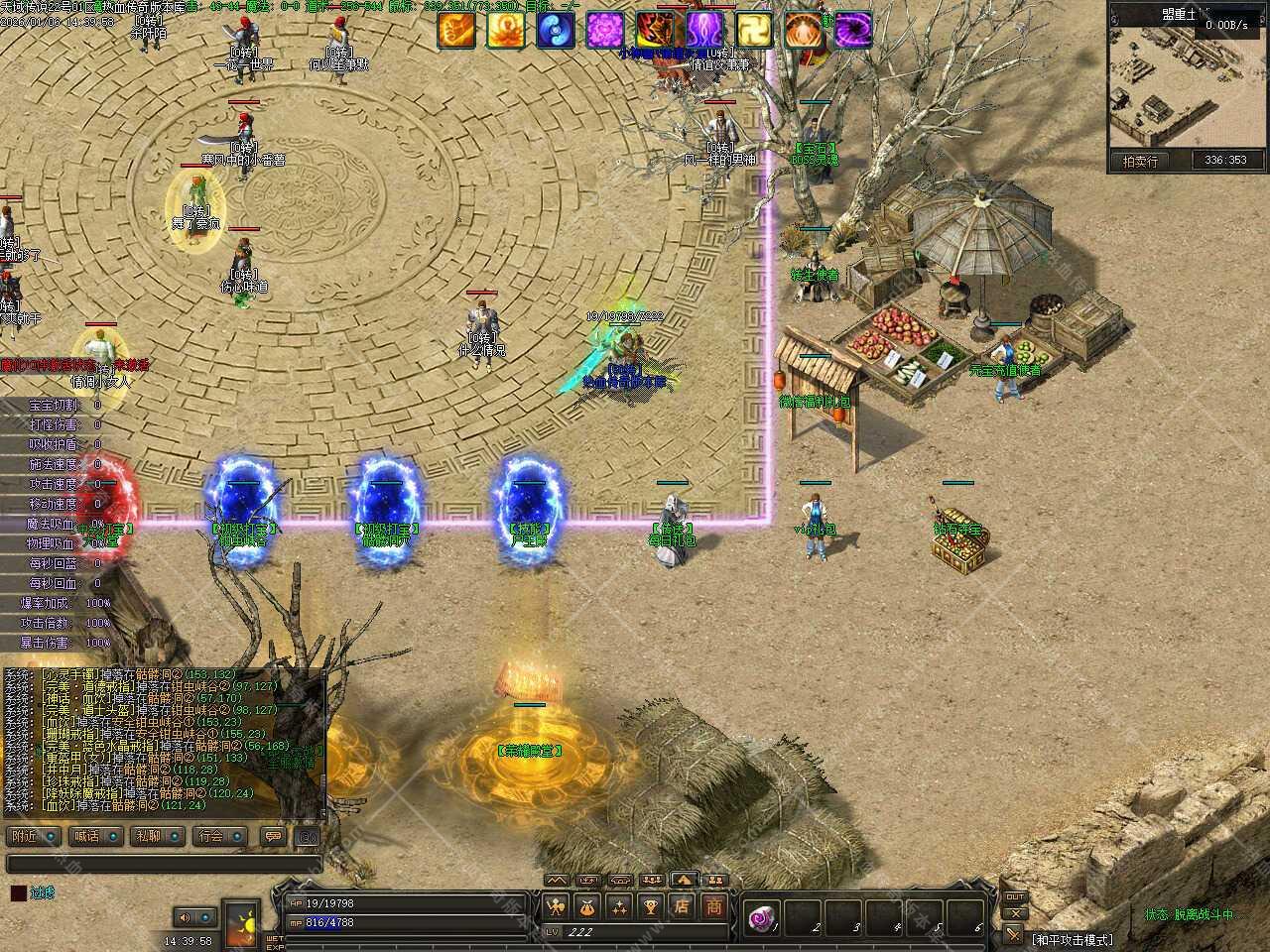Activate the blue yin-yang swirl skill
1270x952 pixels.
(x=555, y=30)
